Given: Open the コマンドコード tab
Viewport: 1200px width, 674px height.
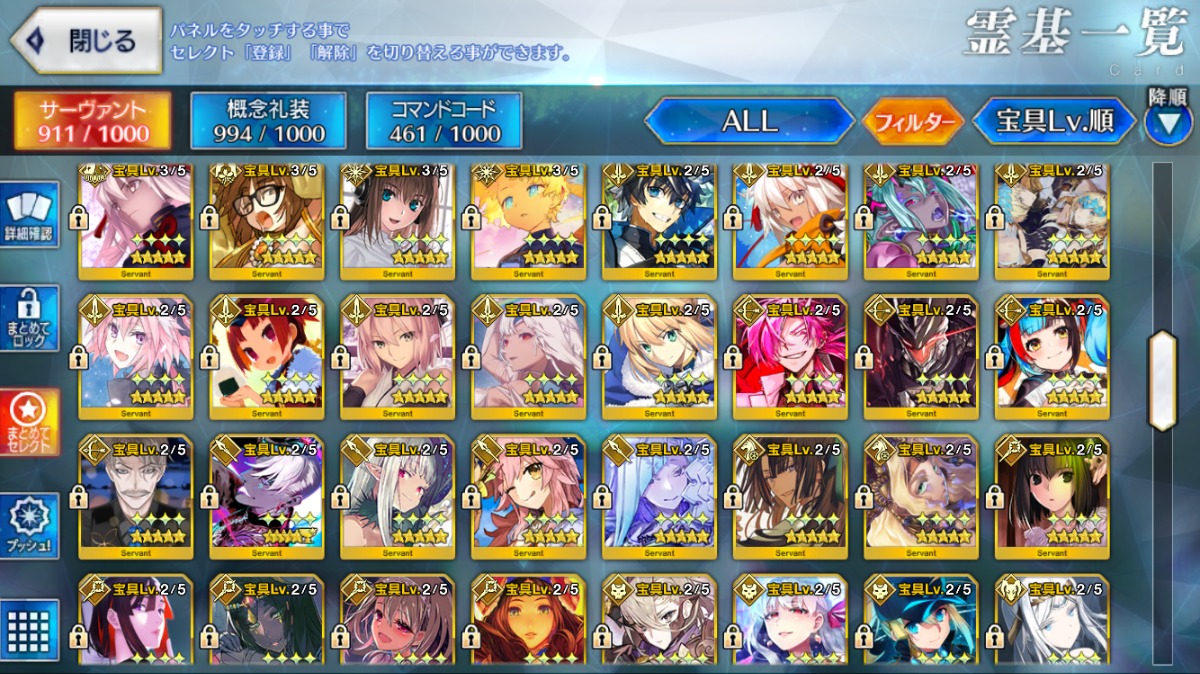Looking at the screenshot, I should pyautogui.click(x=444, y=121).
